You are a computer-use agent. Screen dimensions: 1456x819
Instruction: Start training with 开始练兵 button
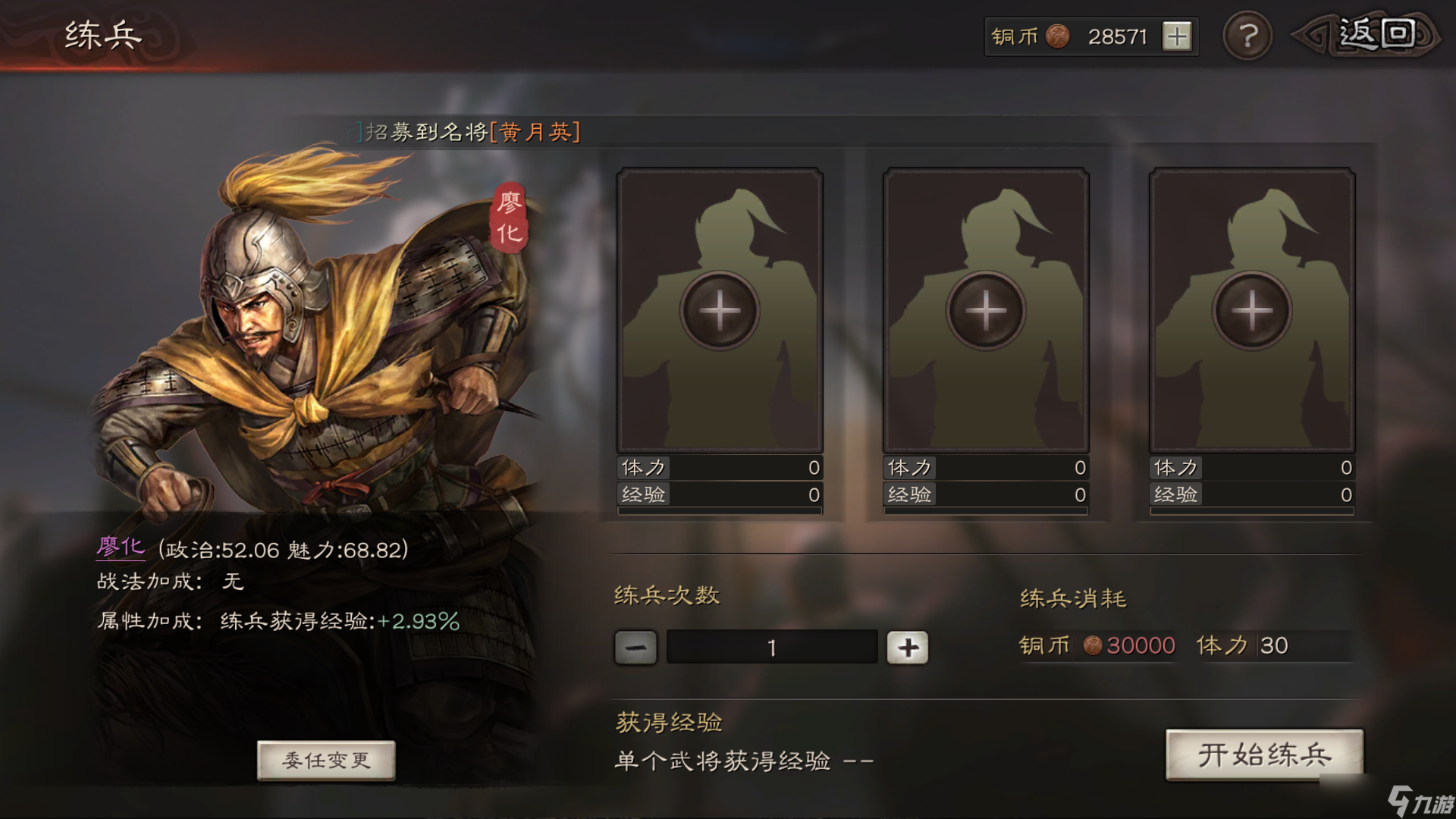1264,755
